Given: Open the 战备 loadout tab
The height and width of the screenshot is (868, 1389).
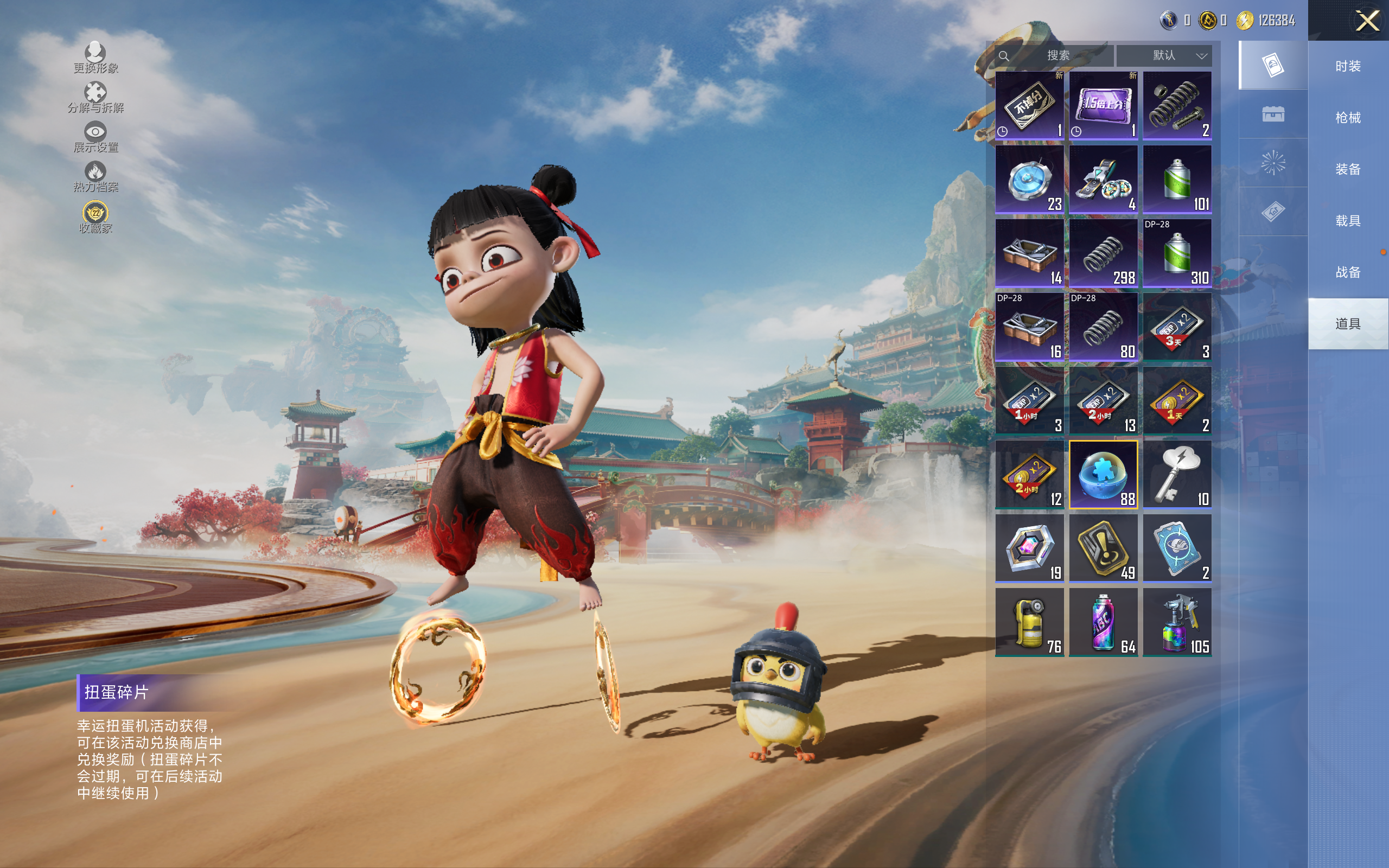Looking at the screenshot, I should [1348, 272].
